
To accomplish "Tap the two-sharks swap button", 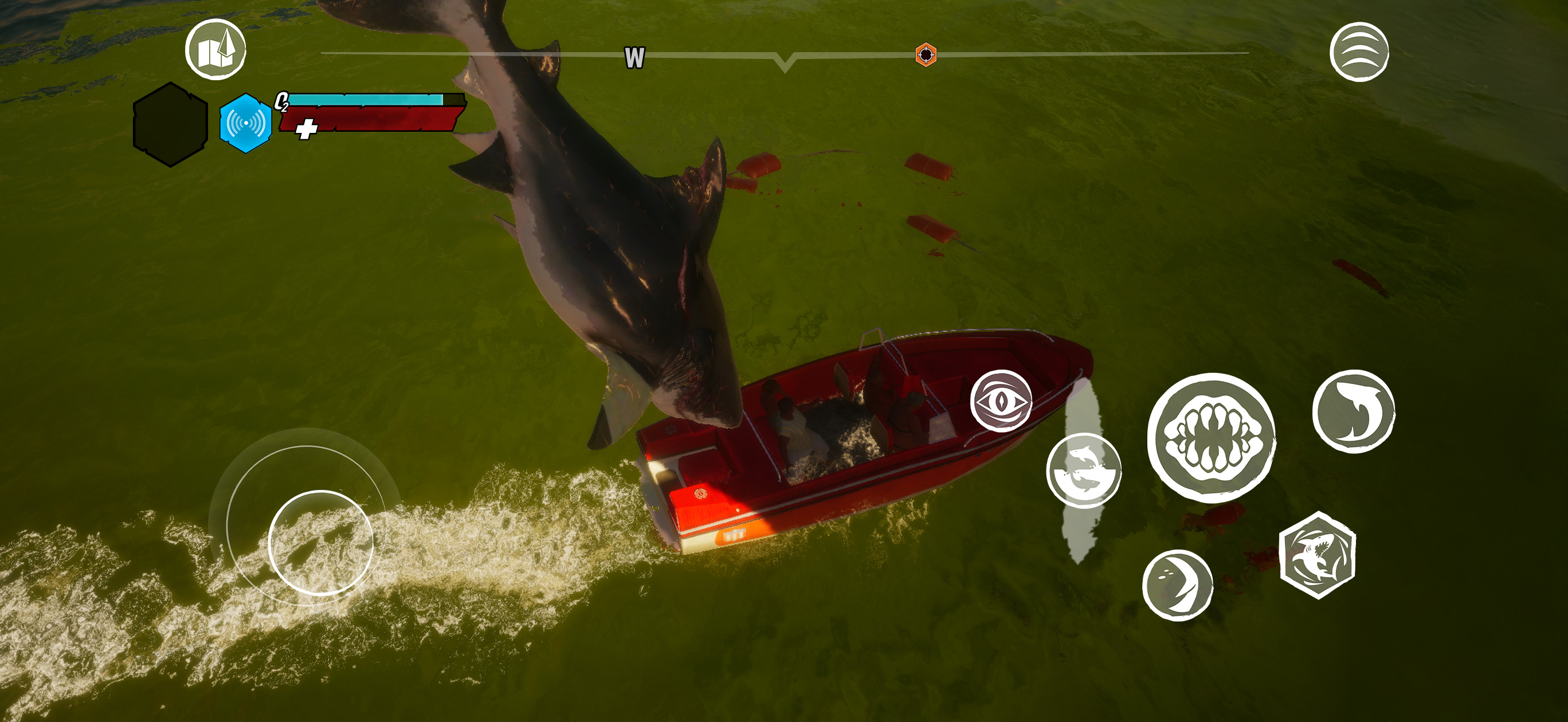I will [x=1084, y=470].
